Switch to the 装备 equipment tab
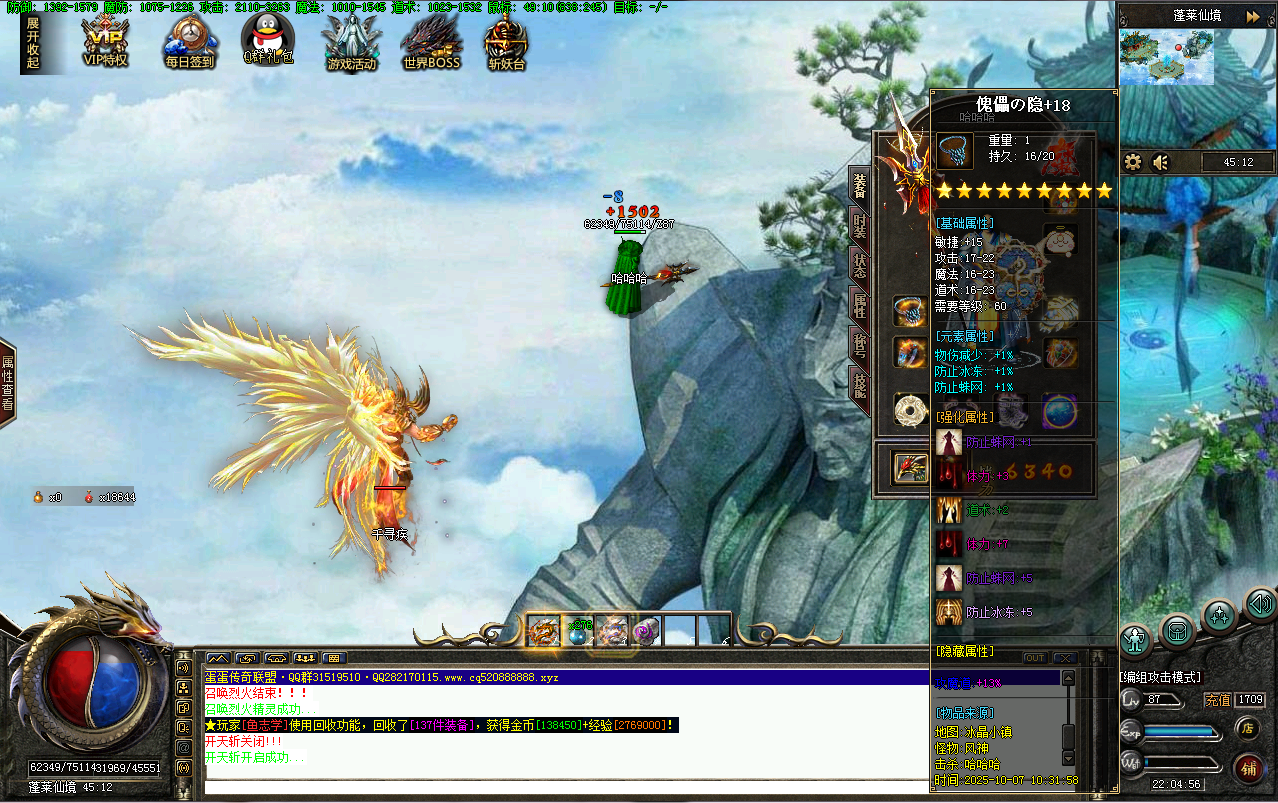Screen dimensions: 1278x803 pyautogui.click(x=859, y=185)
